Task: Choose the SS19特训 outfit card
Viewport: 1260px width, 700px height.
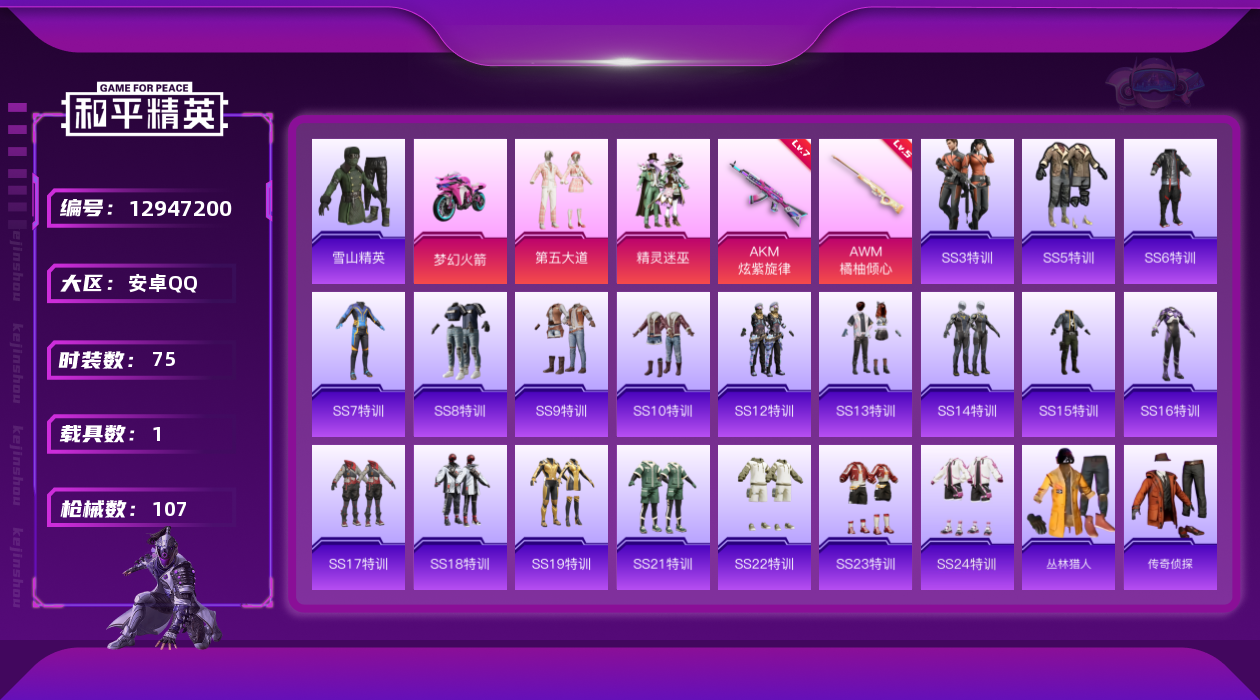Action: (x=561, y=517)
